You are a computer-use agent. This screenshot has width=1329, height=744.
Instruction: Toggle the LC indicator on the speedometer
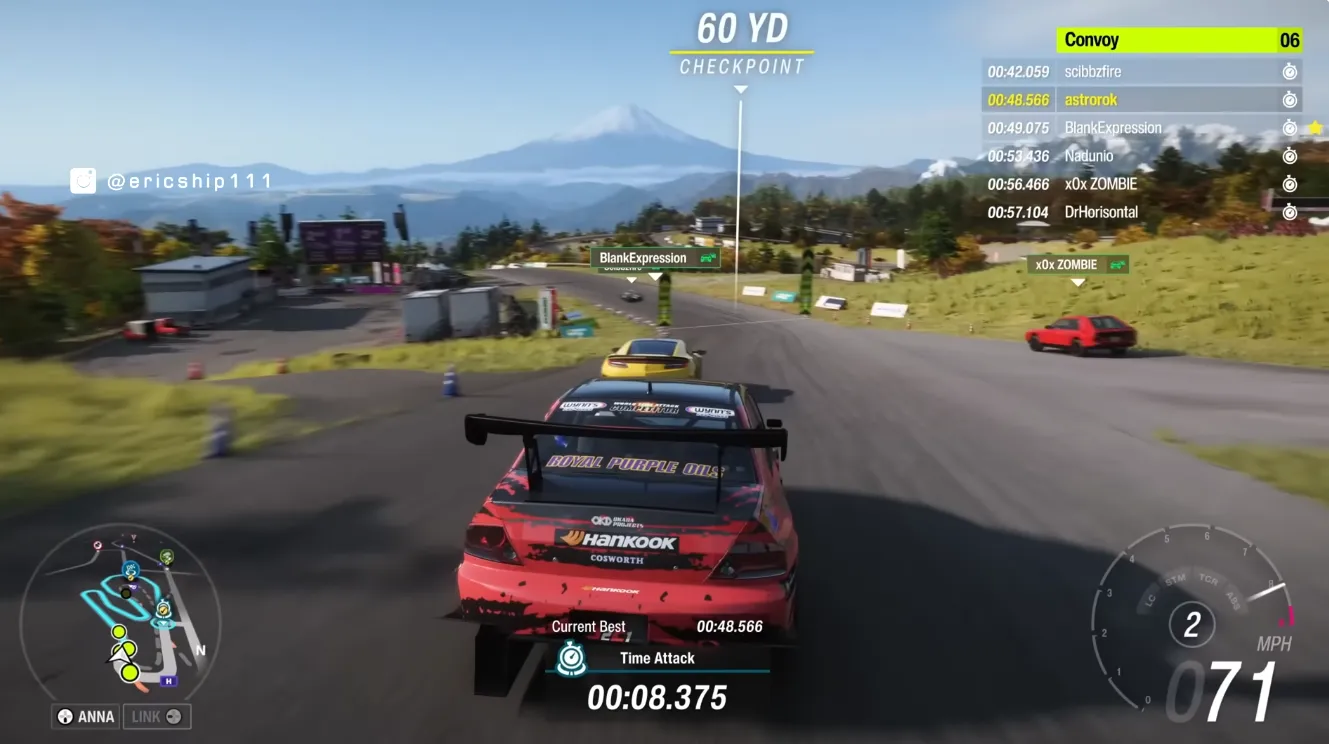coord(1150,598)
